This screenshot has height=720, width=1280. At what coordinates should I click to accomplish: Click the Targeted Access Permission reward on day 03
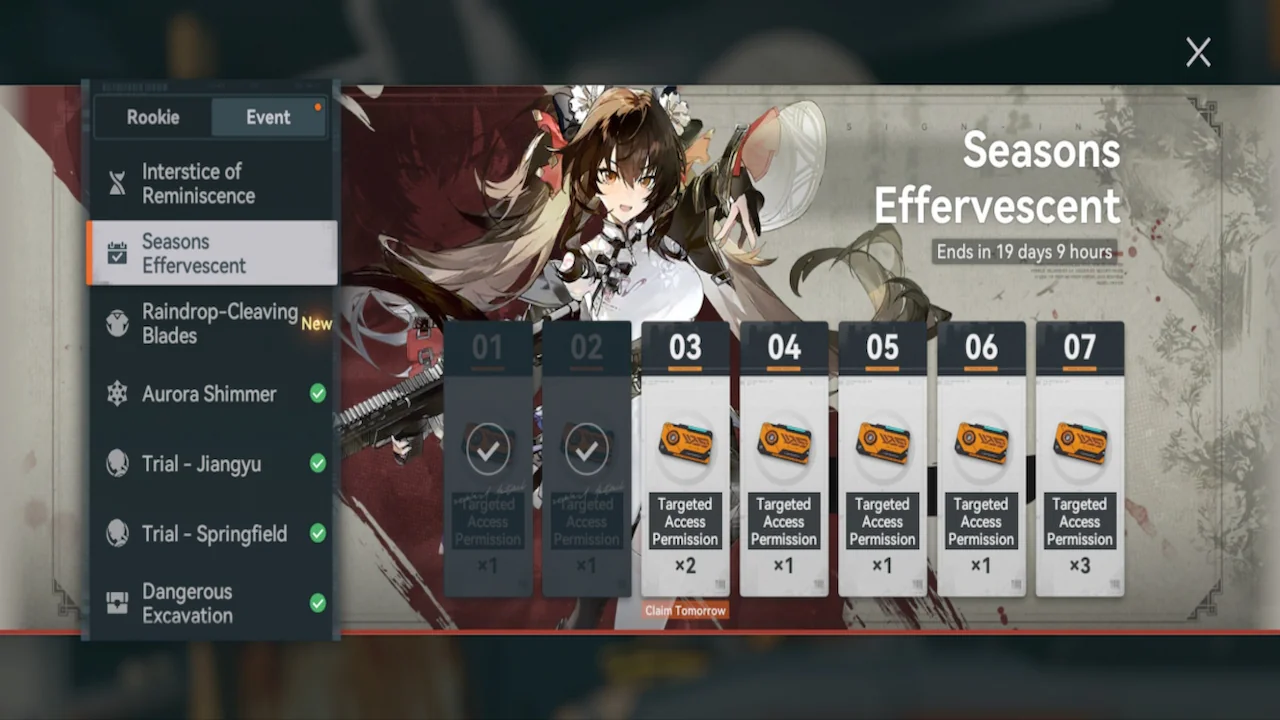coord(685,441)
